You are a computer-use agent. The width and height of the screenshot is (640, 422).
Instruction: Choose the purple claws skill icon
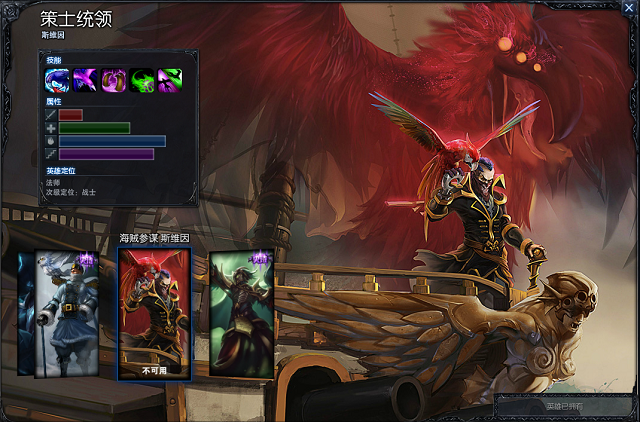(113, 80)
